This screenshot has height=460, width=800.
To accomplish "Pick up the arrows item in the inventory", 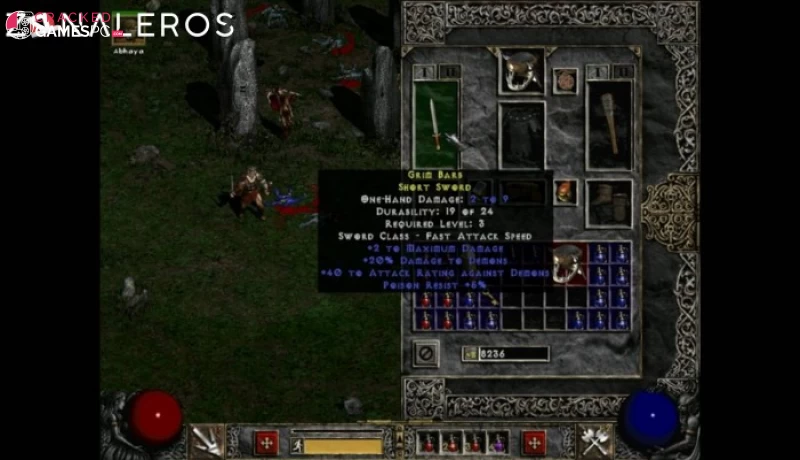I will point(491,298).
